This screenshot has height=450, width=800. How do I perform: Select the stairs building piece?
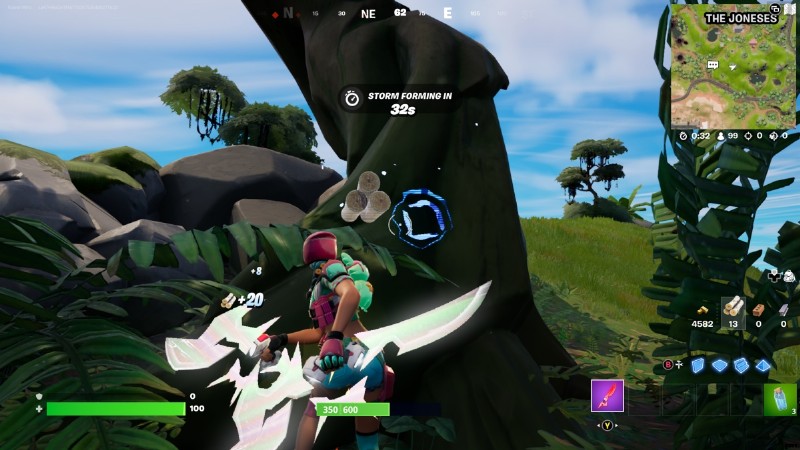(741, 366)
